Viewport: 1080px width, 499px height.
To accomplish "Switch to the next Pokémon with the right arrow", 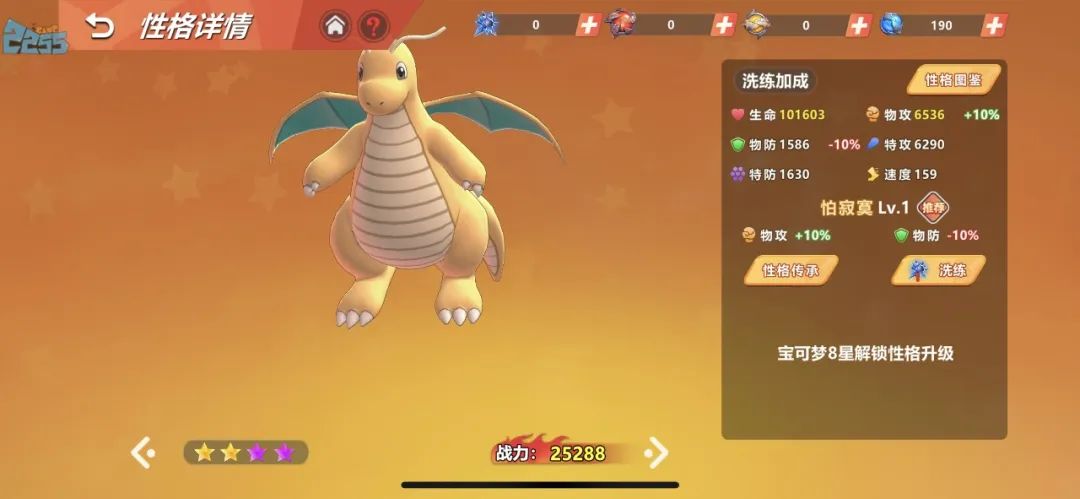I will coord(657,453).
